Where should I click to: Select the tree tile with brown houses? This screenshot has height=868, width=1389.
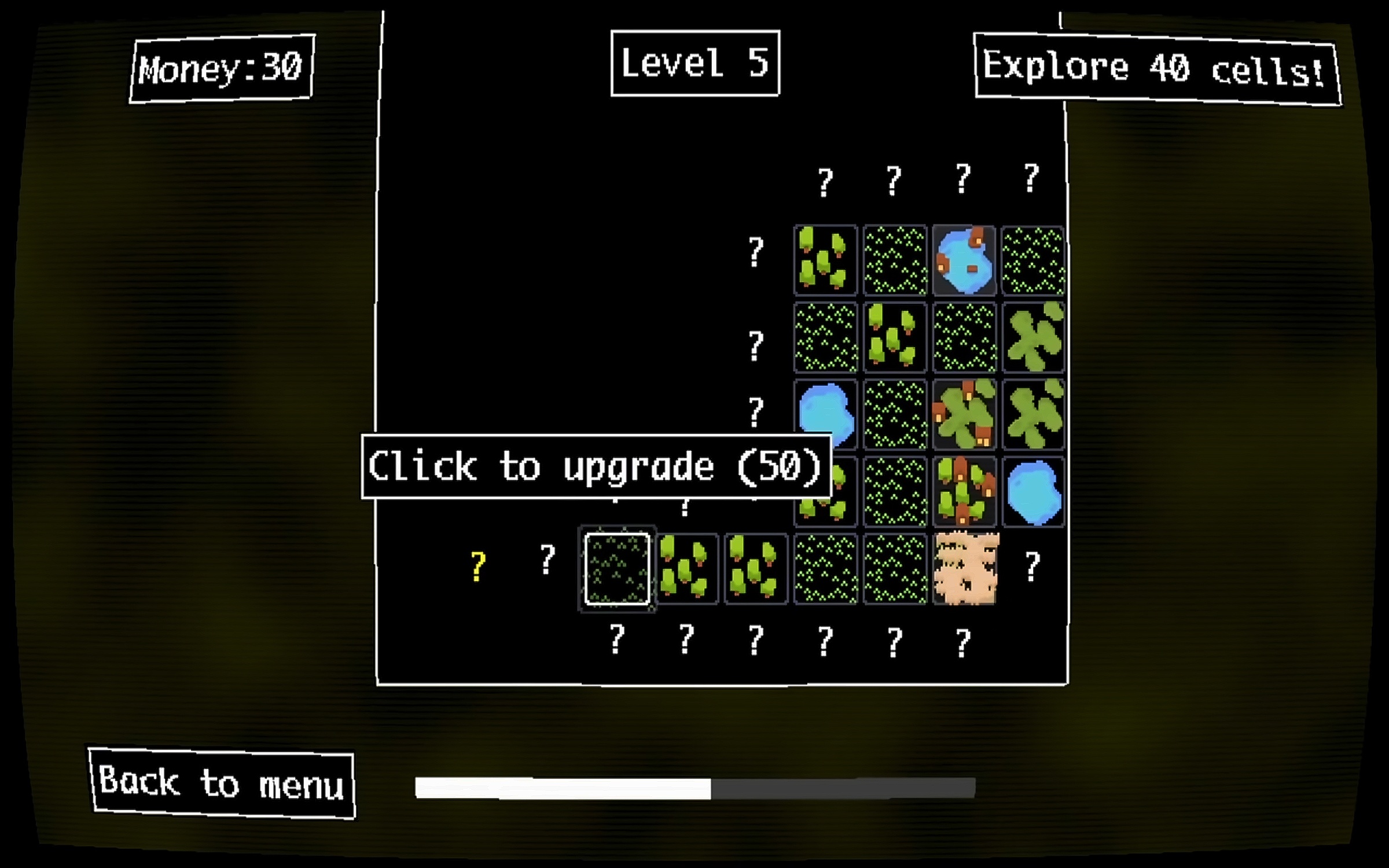click(x=964, y=491)
